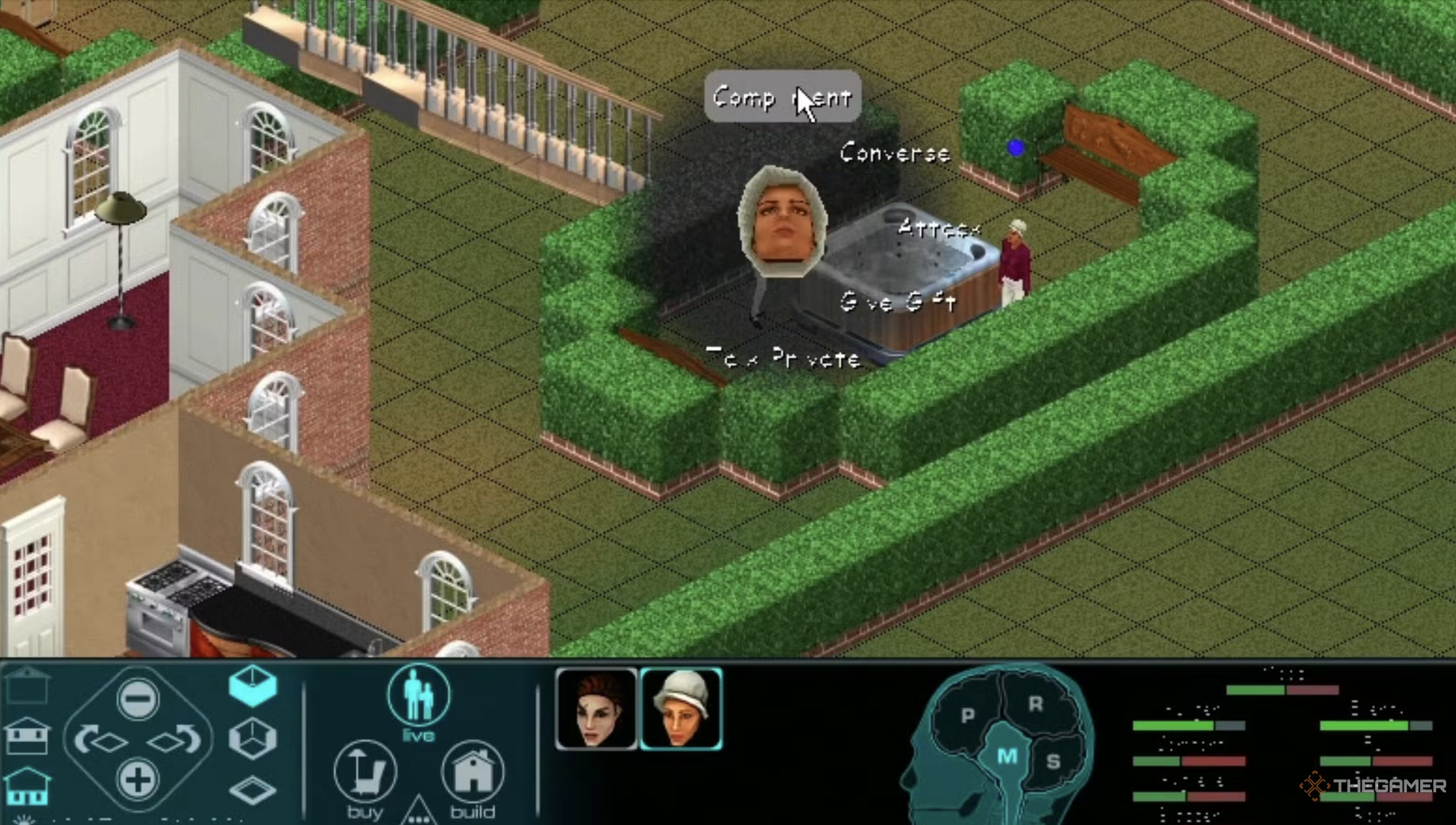The image size is (1456, 825).
Task: Click the zoom out minus button
Action: [x=138, y=698]
